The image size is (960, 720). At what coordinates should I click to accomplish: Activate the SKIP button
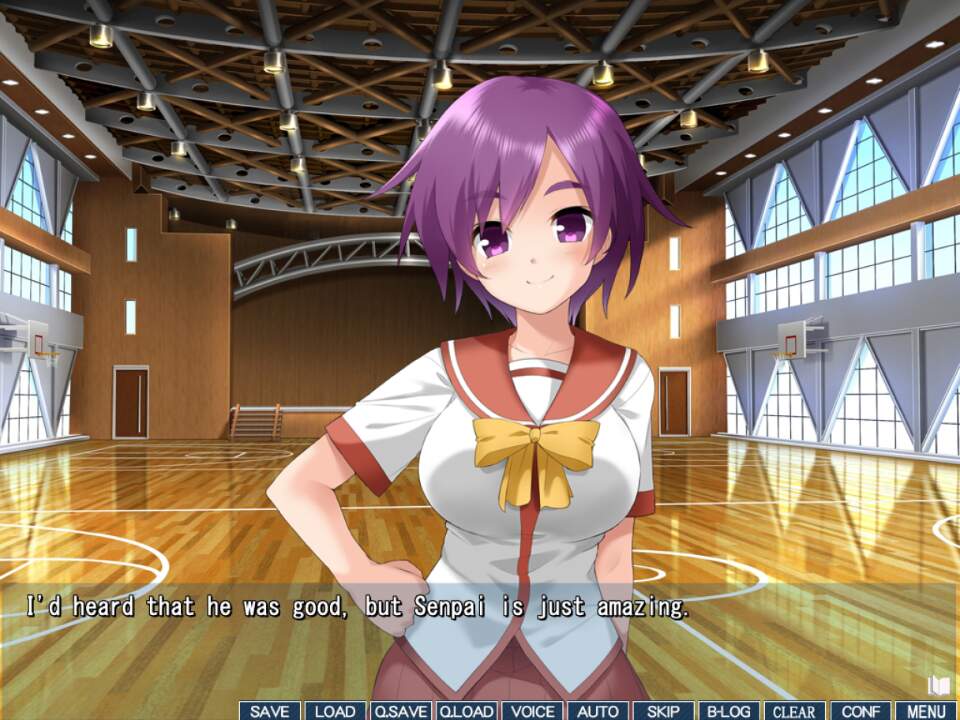point(663,711)
